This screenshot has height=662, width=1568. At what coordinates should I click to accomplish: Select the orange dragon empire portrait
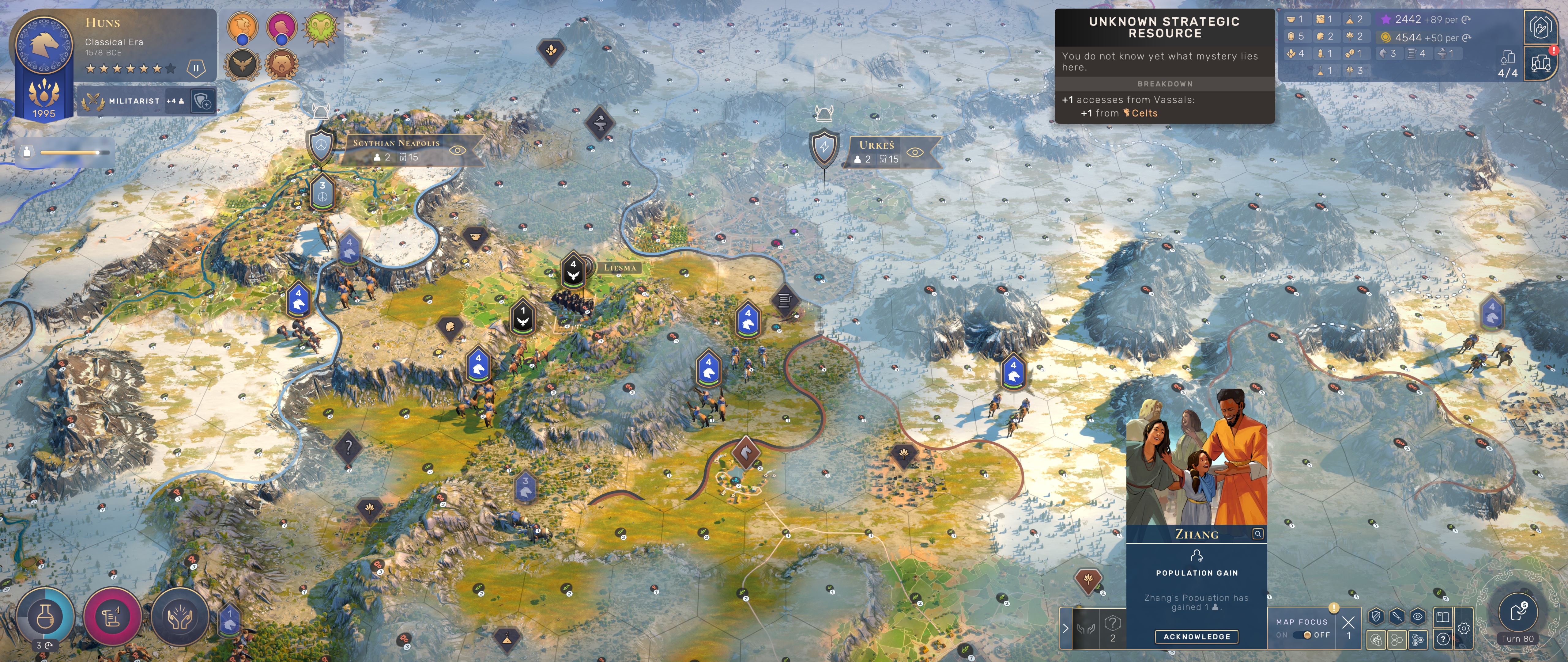tap(242, 27)
